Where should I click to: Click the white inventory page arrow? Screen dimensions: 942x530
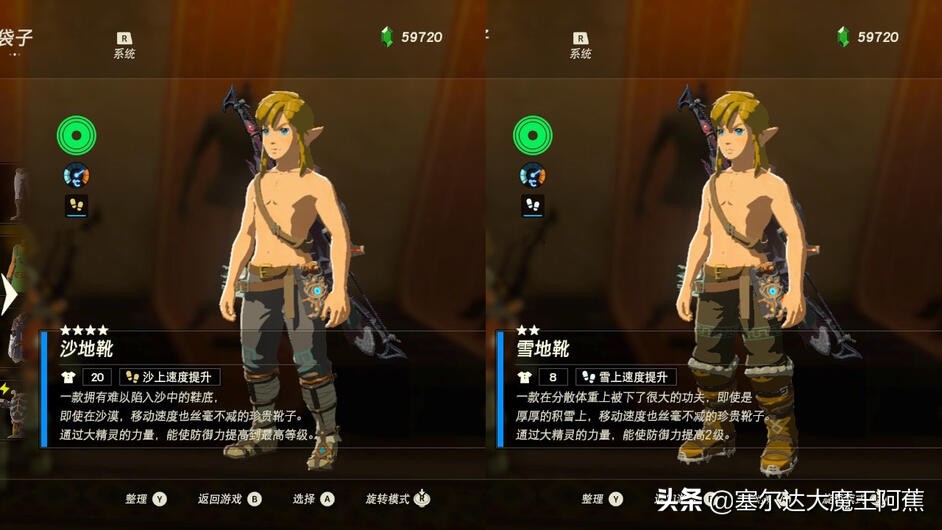[7, 295]
